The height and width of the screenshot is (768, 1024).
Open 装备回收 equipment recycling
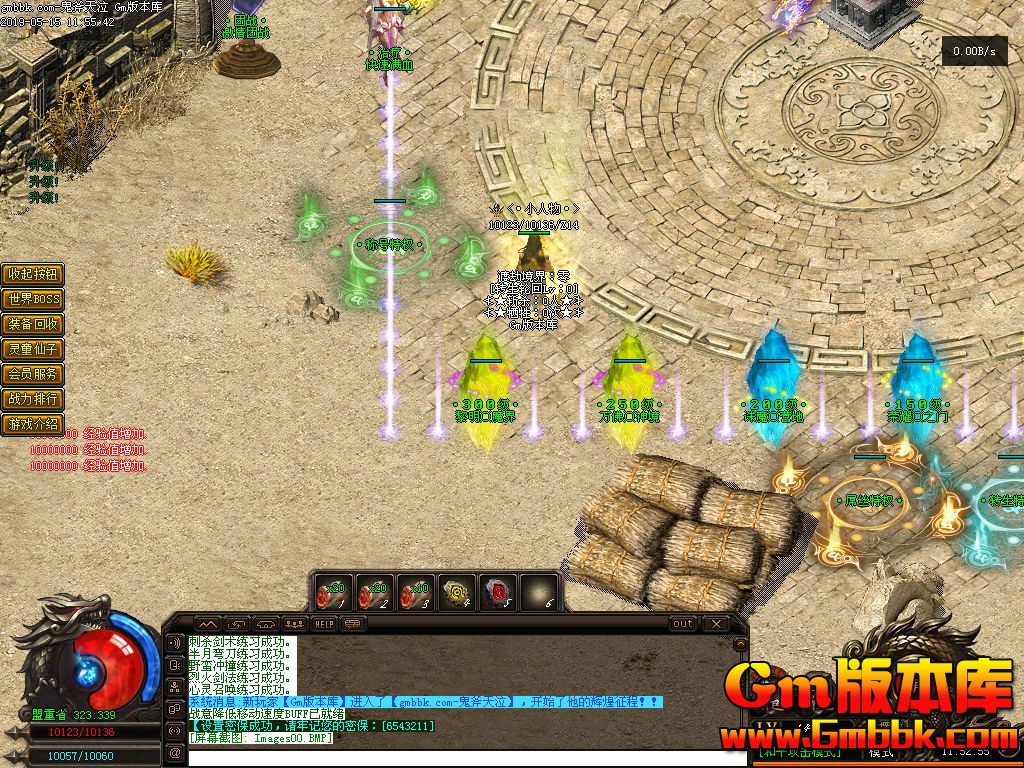(34, 324)
